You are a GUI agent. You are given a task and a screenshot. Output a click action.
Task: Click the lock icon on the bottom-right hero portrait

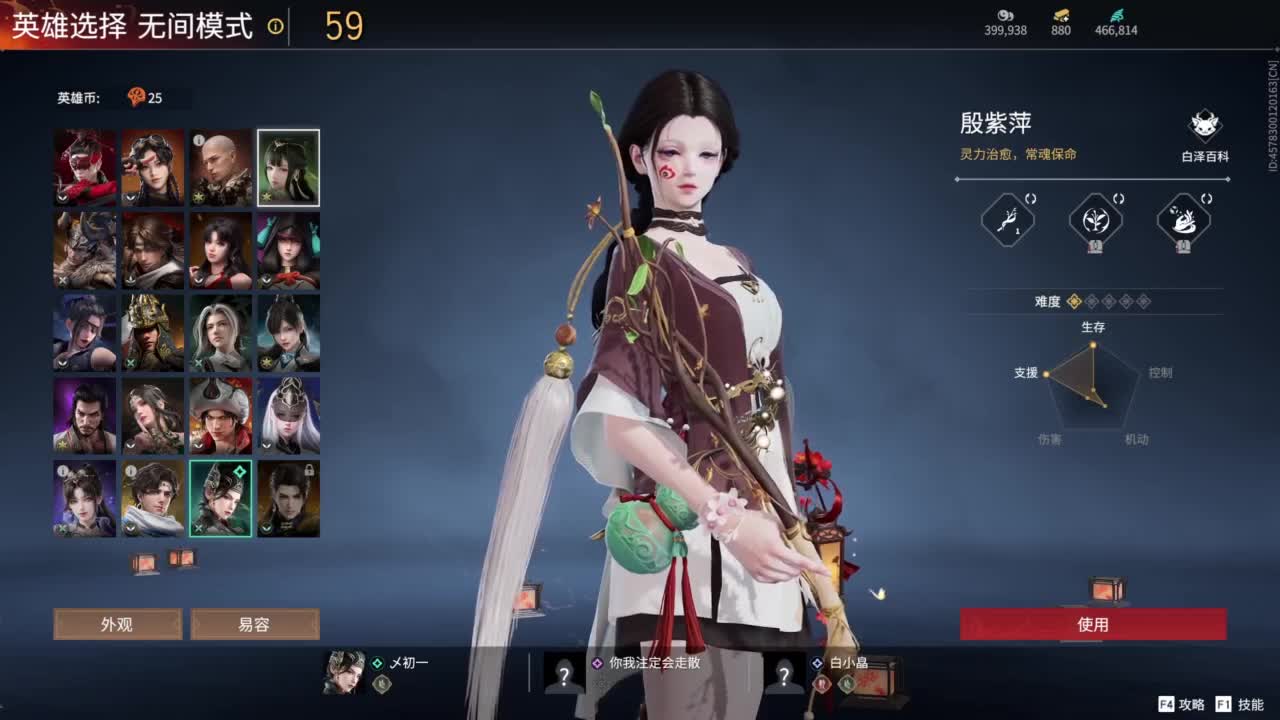[x=311, y=470]
